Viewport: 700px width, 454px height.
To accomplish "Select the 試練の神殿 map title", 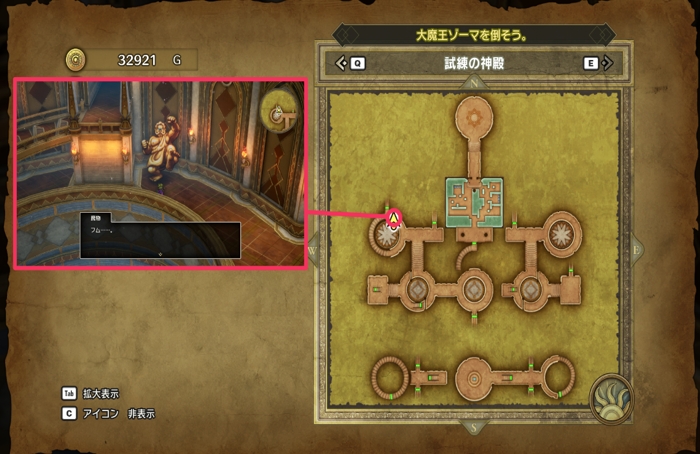I will (x=472, y=63).
